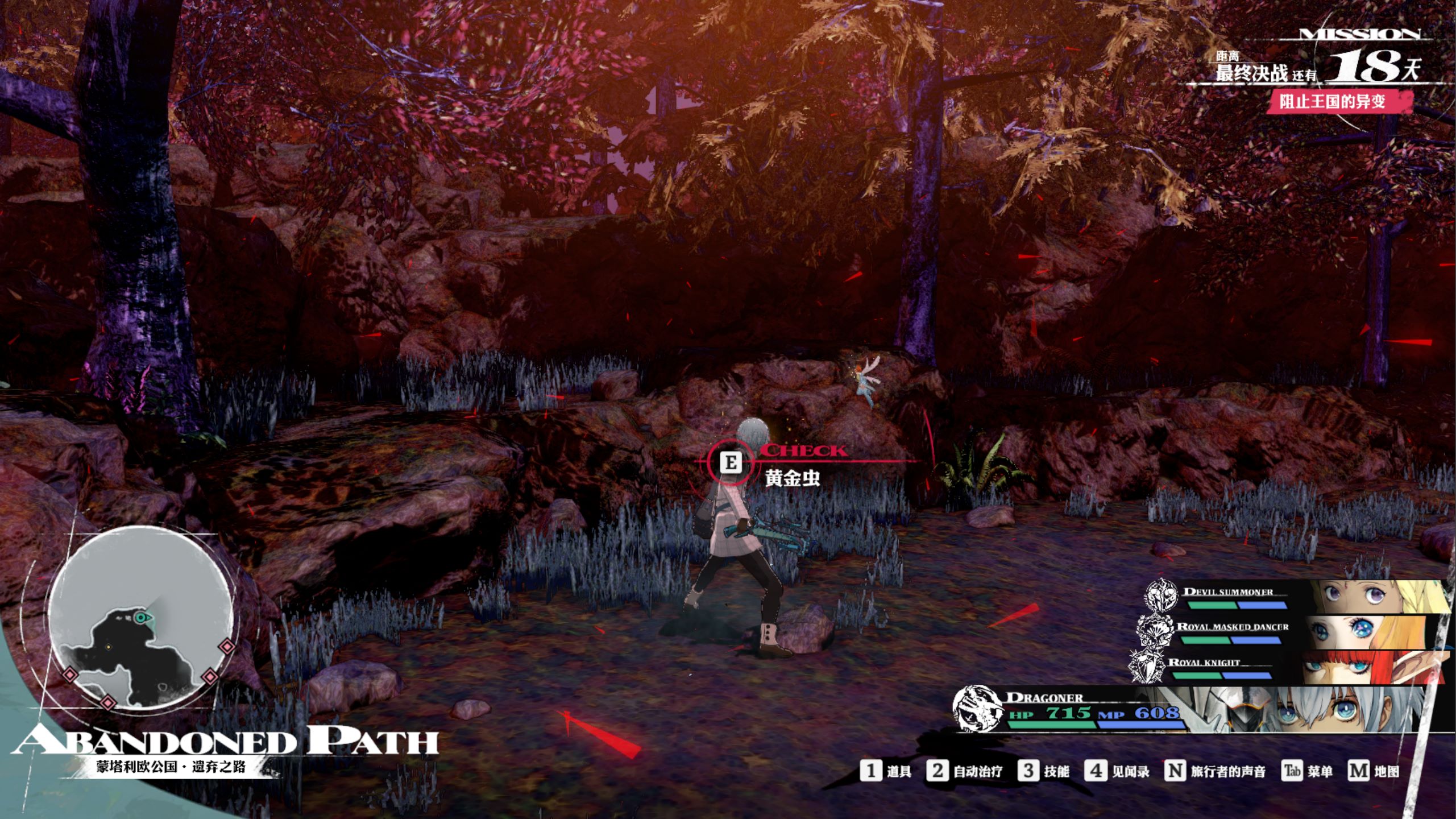This screenshot has width=1456, height=819.
Task: Open the 技能 skills menu
Action: pyautogui.click(x=1044, y=771)
